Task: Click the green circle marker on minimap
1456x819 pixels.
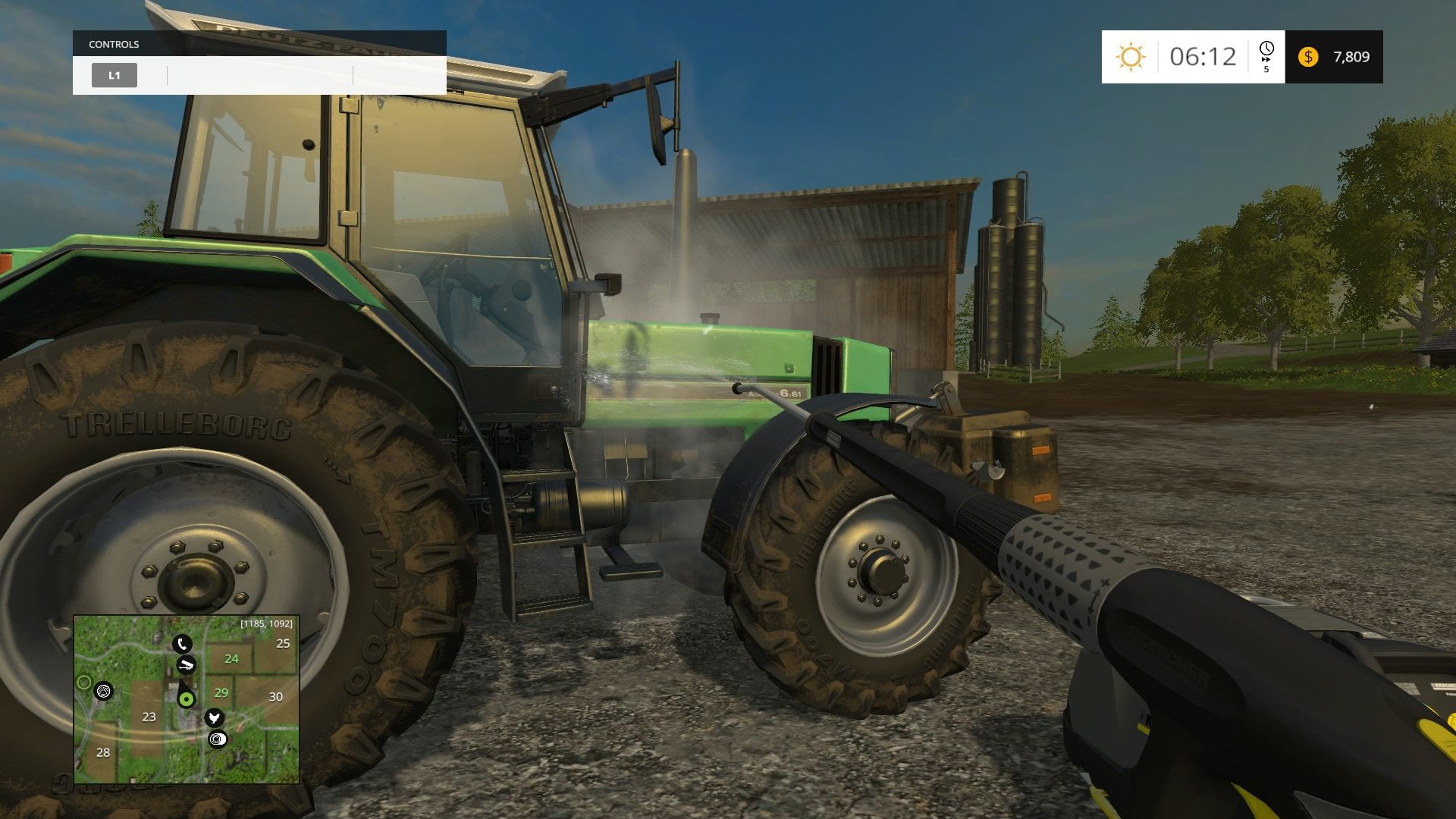Action: (x=84, y=683)
